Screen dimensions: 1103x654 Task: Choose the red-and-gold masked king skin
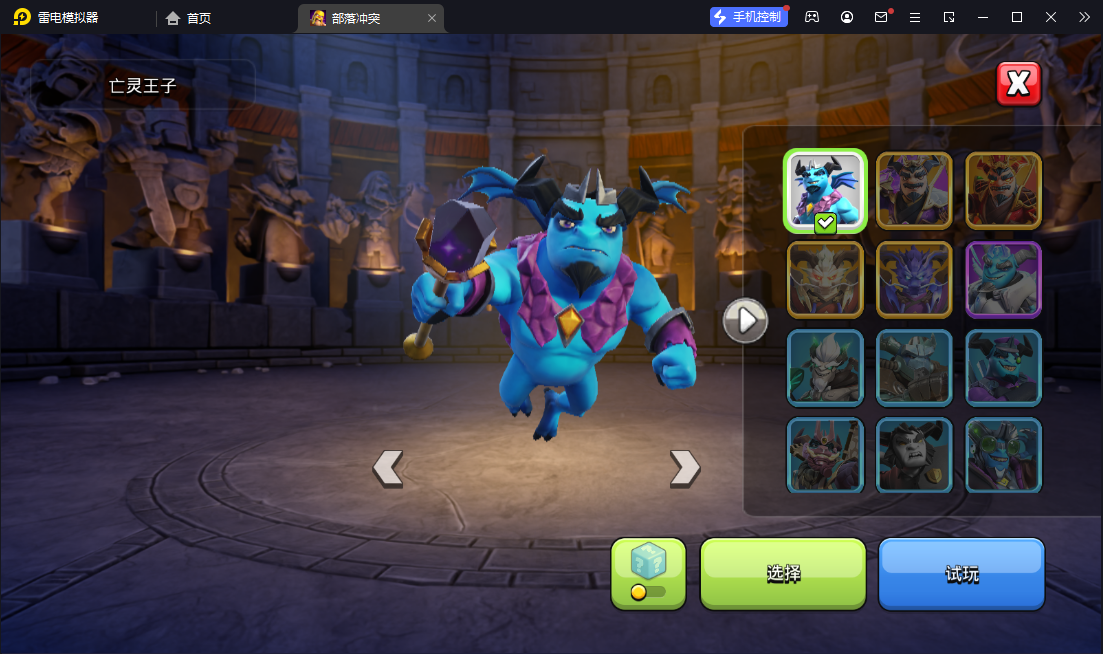click(x=1003, y=190)
